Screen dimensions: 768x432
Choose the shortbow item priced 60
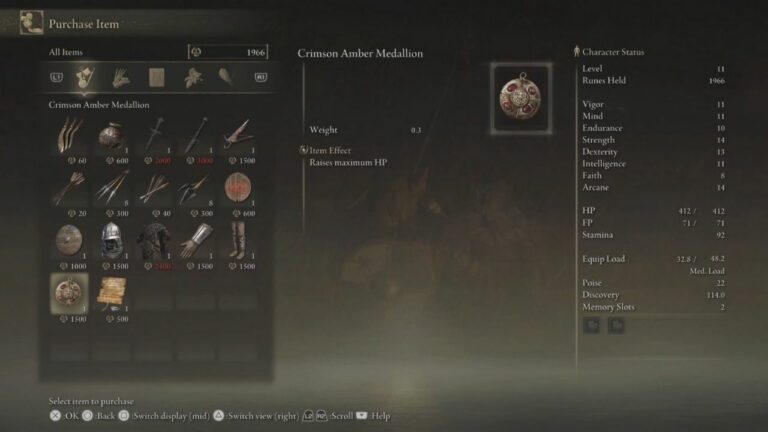[x=69, y=136]
